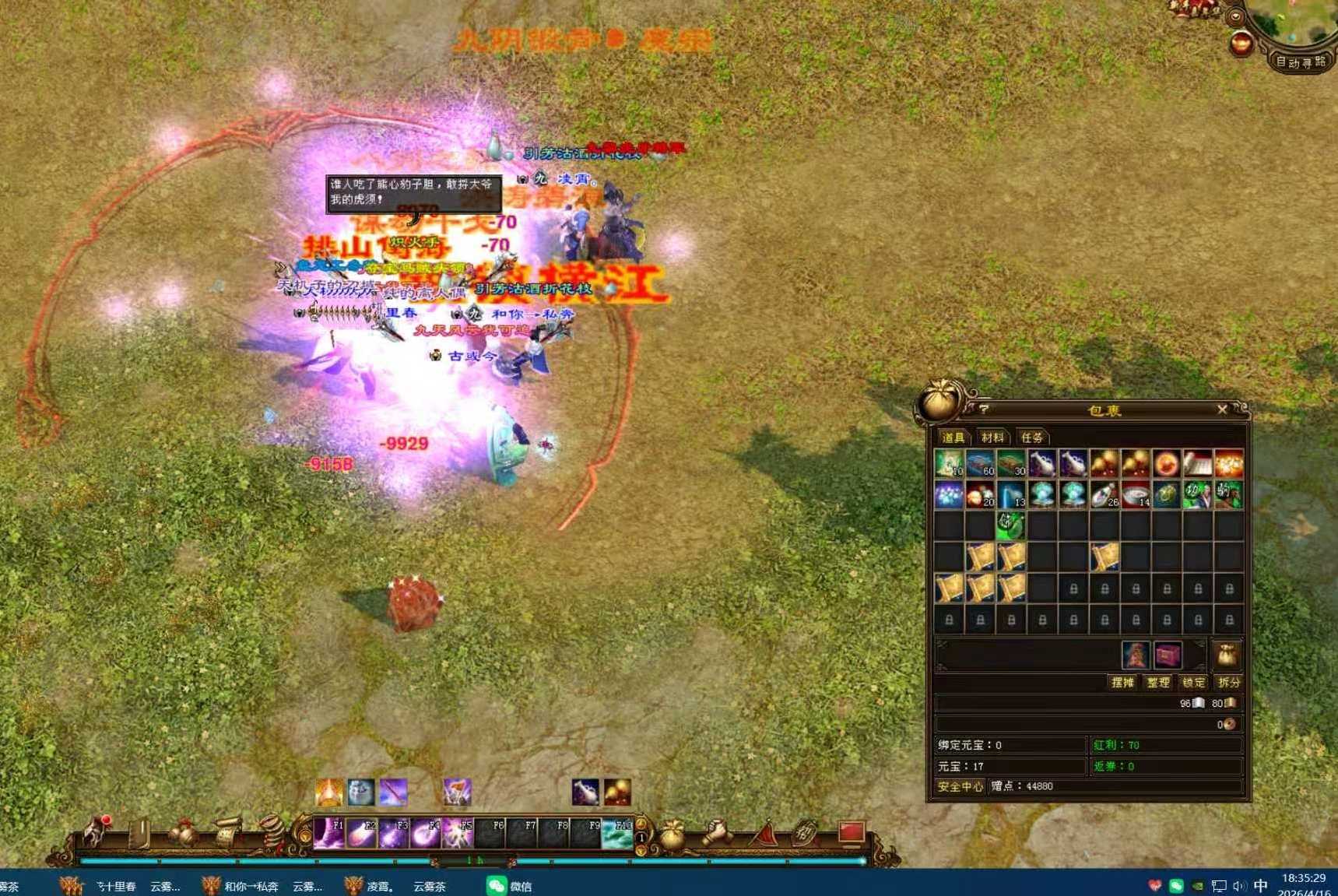This screenshot has width=1338, height=896.
Task: Activate the F1 skill slot
Action: pyautogui.click(x=328, y=834)
